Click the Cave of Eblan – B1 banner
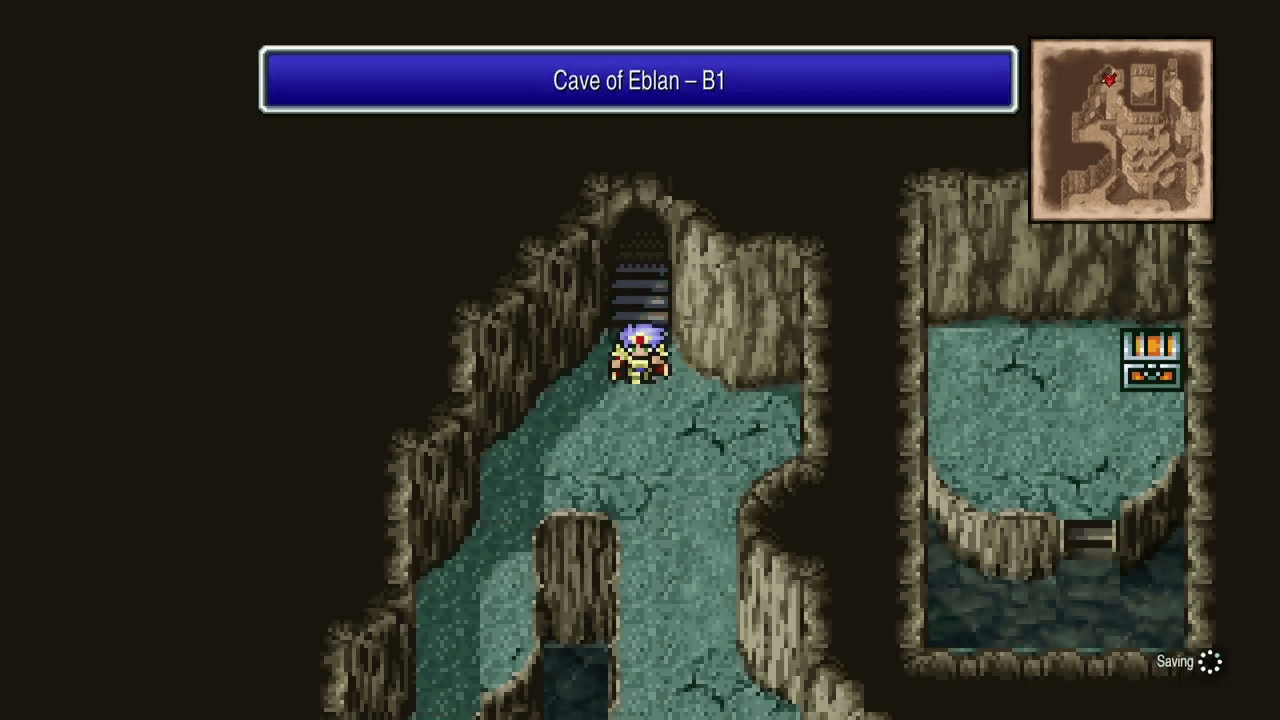 click(638, 80)
